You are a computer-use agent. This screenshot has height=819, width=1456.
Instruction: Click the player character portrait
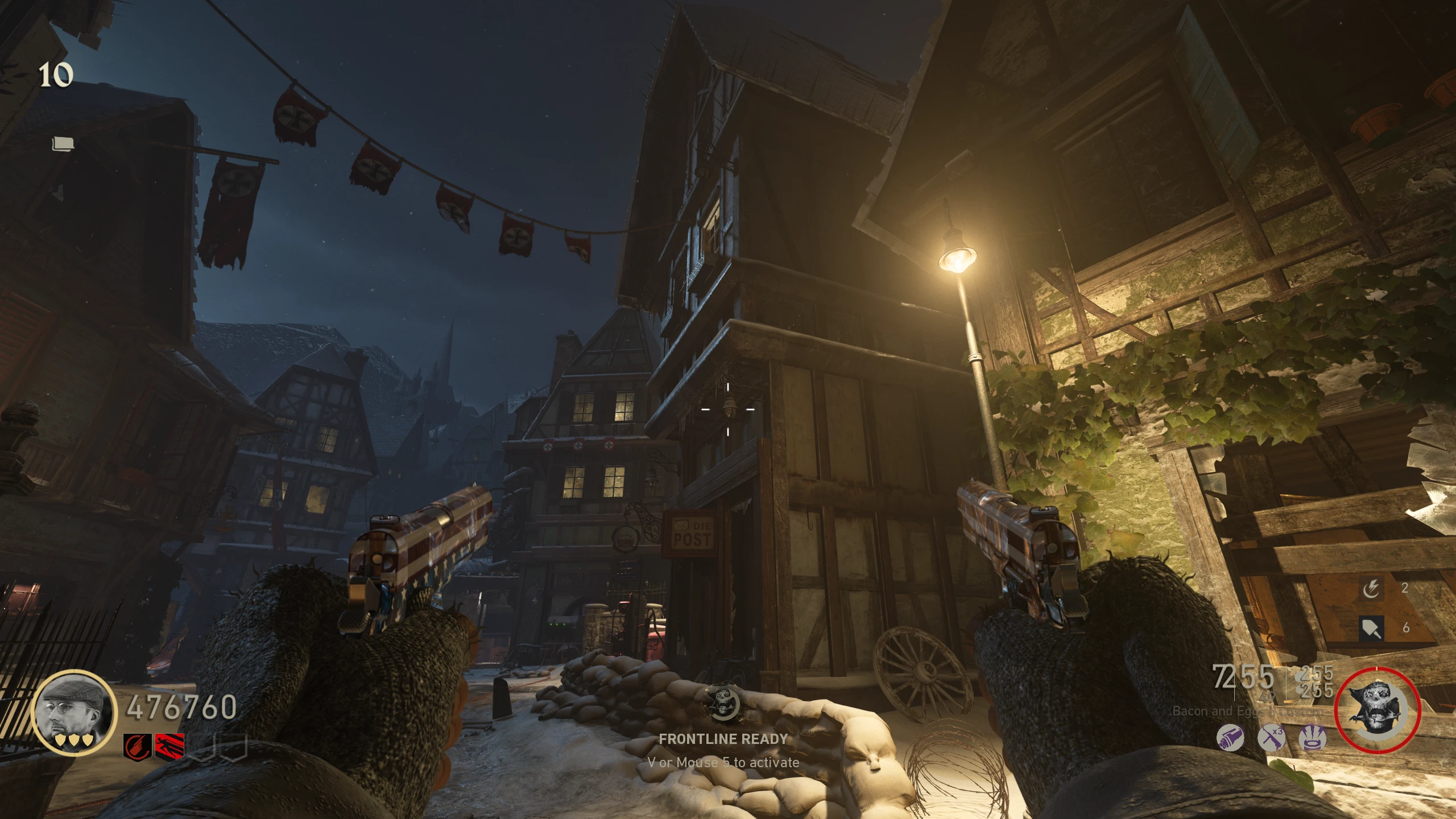click(75, 712)
